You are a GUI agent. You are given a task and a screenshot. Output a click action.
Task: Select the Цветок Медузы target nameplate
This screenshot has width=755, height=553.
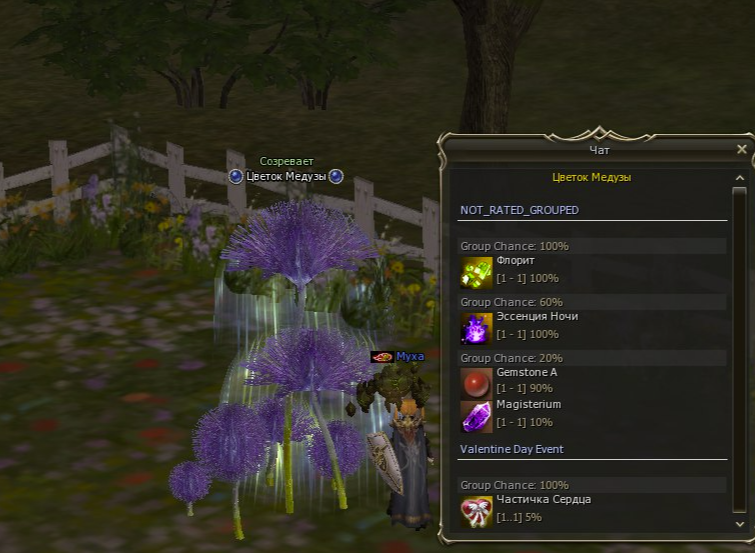286,176
